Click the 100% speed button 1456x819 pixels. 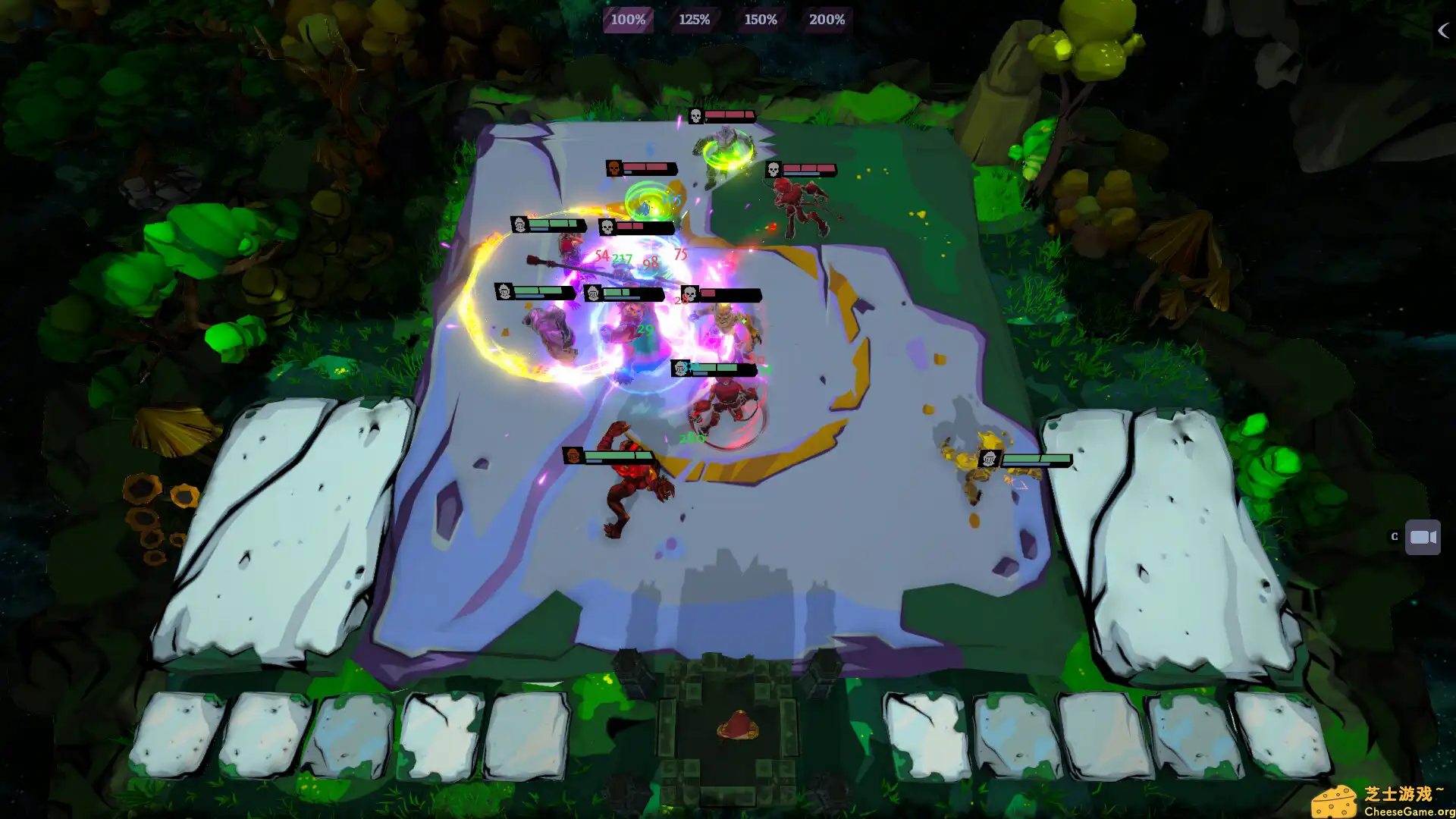[628, 20]
